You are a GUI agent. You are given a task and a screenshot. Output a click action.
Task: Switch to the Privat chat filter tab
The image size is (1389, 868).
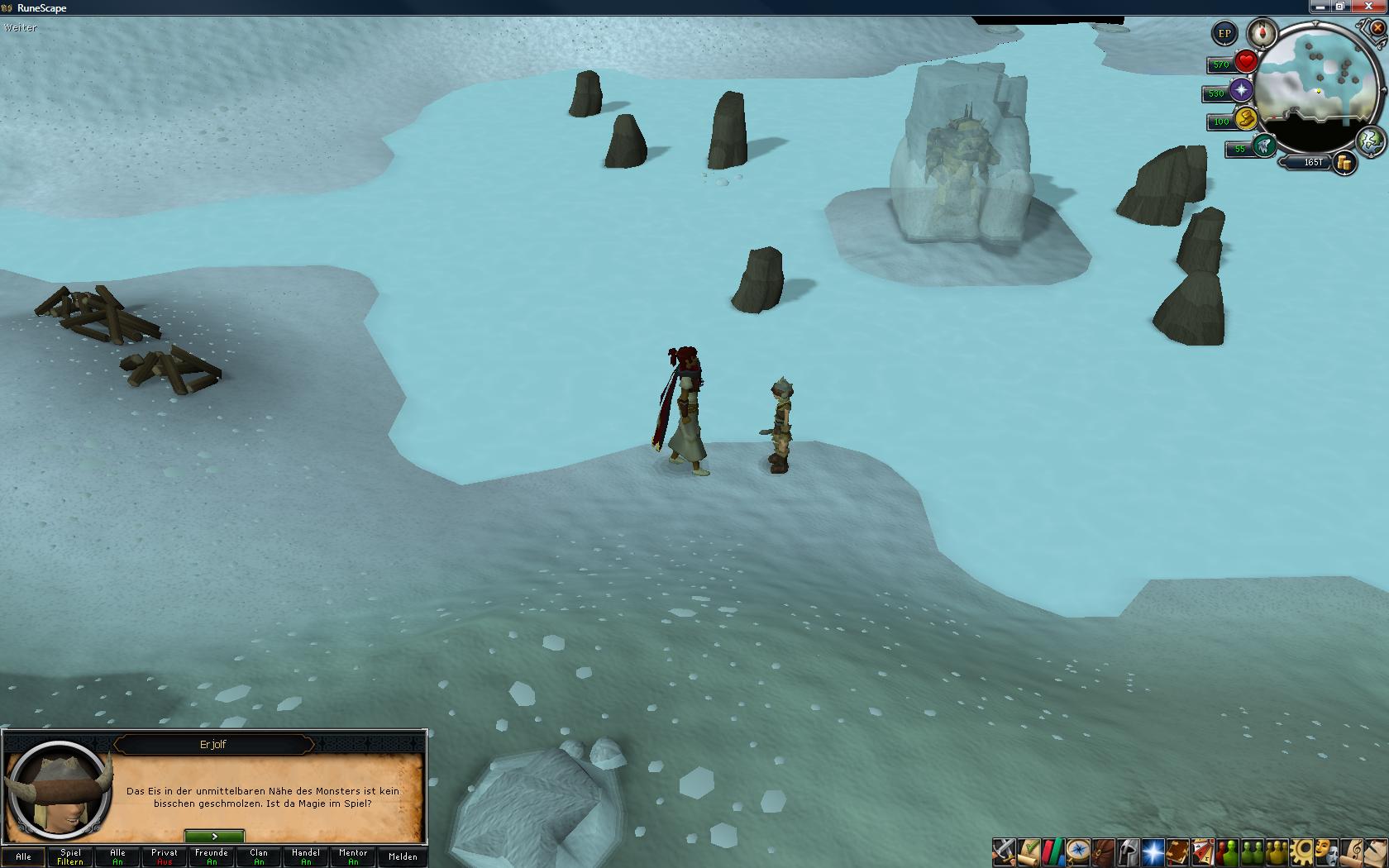click(x=165, y=856)
